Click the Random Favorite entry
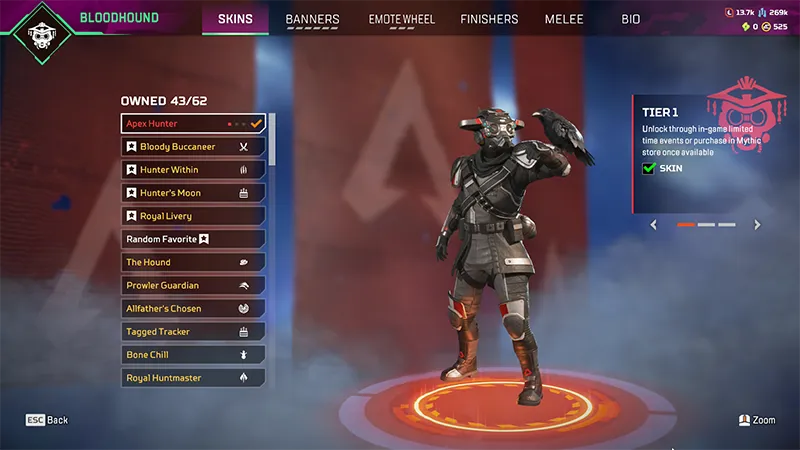Viewport: 800px width, 450px height. 193,239
